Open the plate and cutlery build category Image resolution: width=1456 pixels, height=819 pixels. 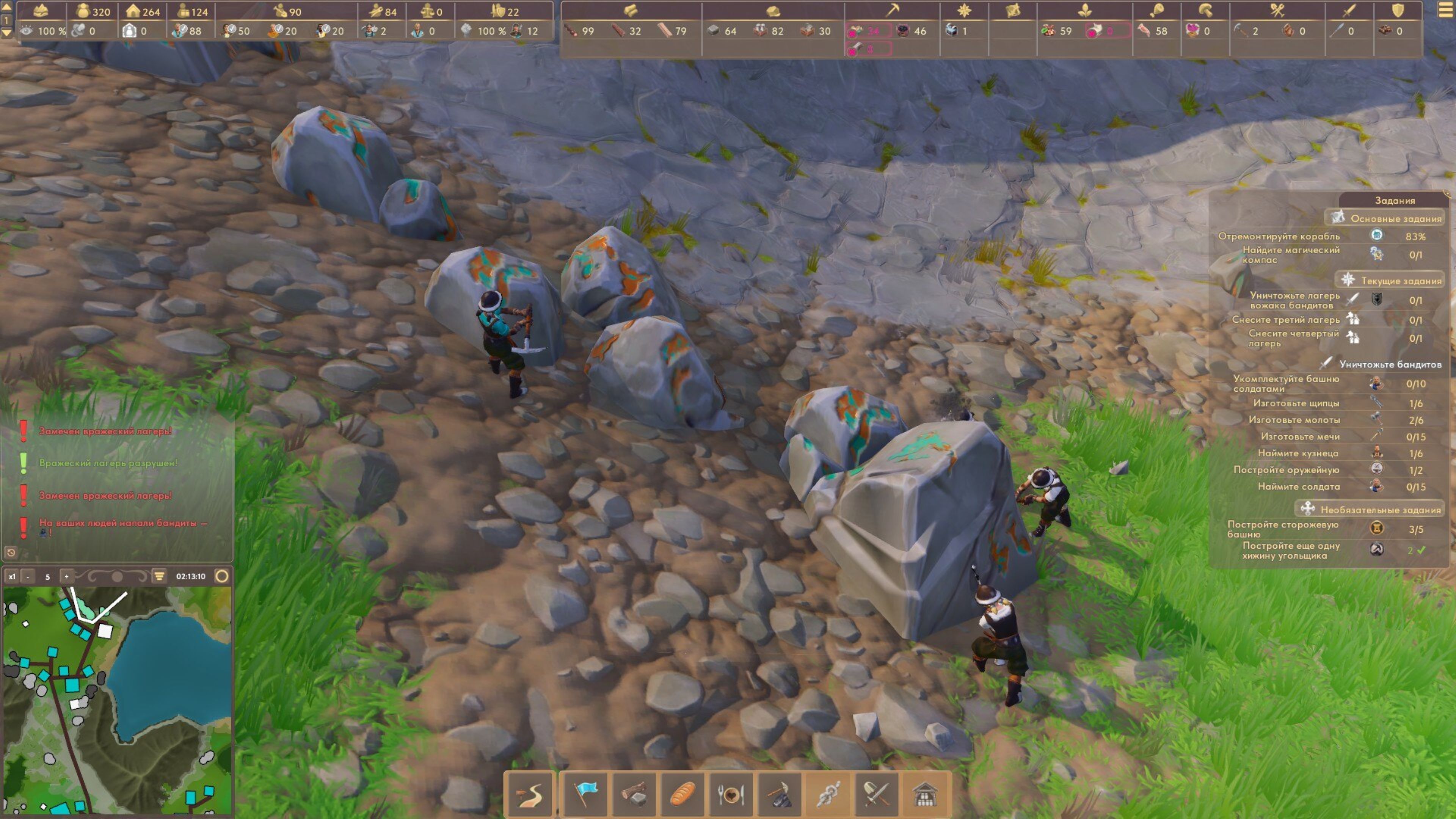tap(730, 795)
